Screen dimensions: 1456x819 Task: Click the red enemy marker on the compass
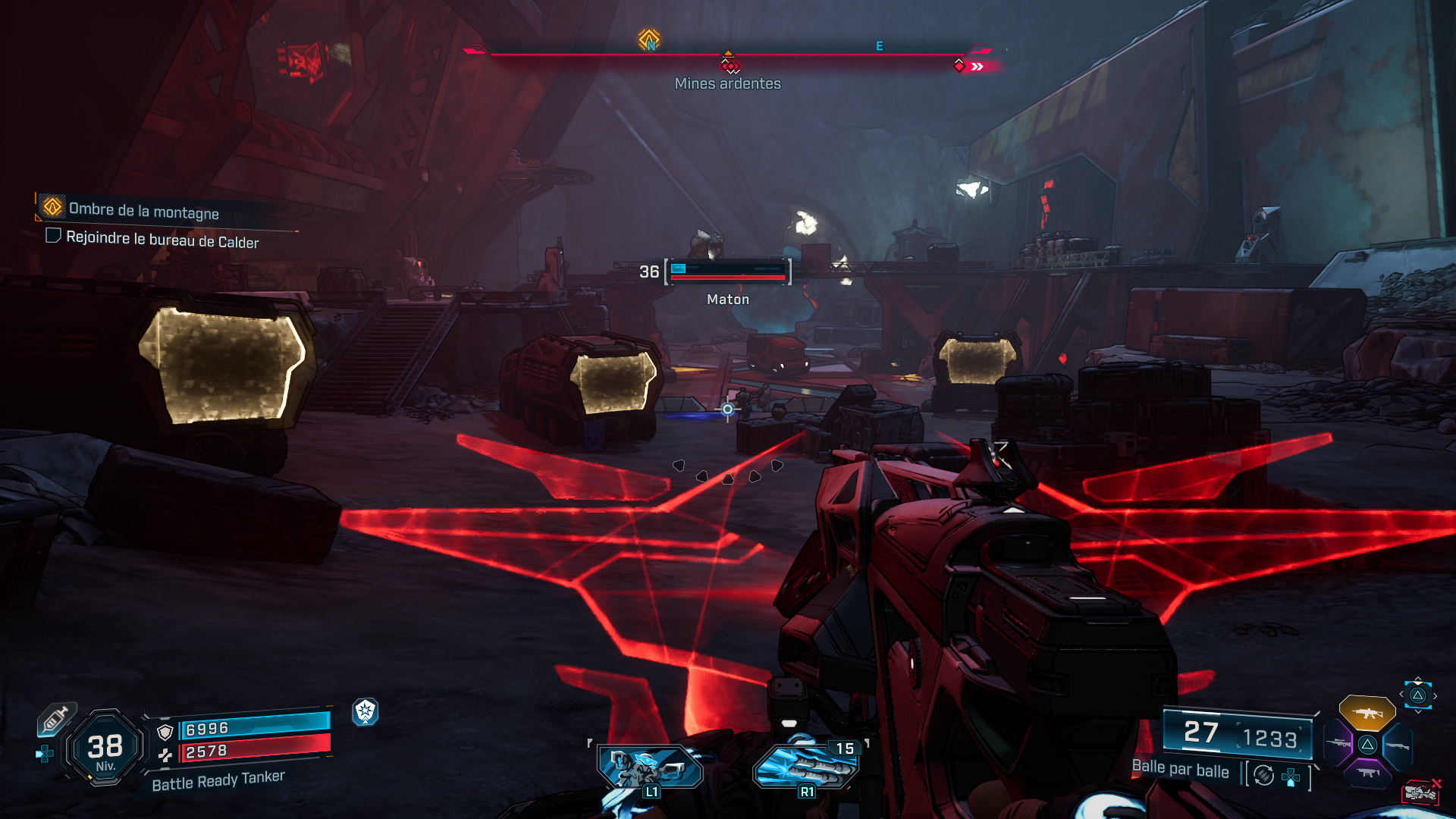click(730, 66)
